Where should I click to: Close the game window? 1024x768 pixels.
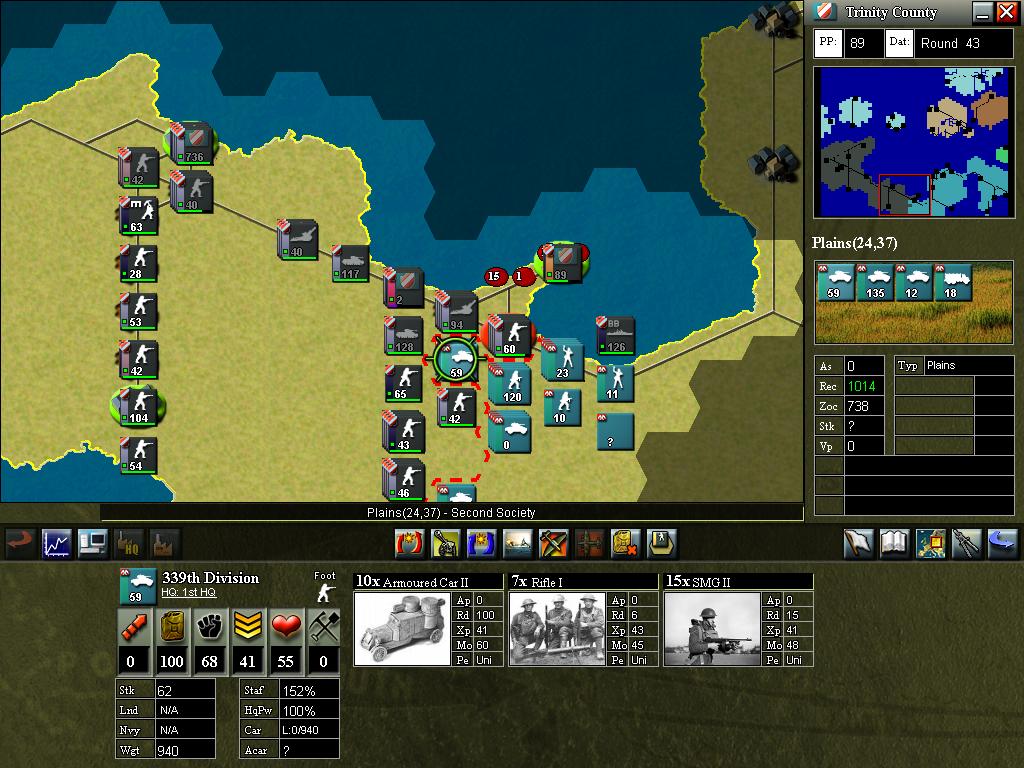point(1006,12)
